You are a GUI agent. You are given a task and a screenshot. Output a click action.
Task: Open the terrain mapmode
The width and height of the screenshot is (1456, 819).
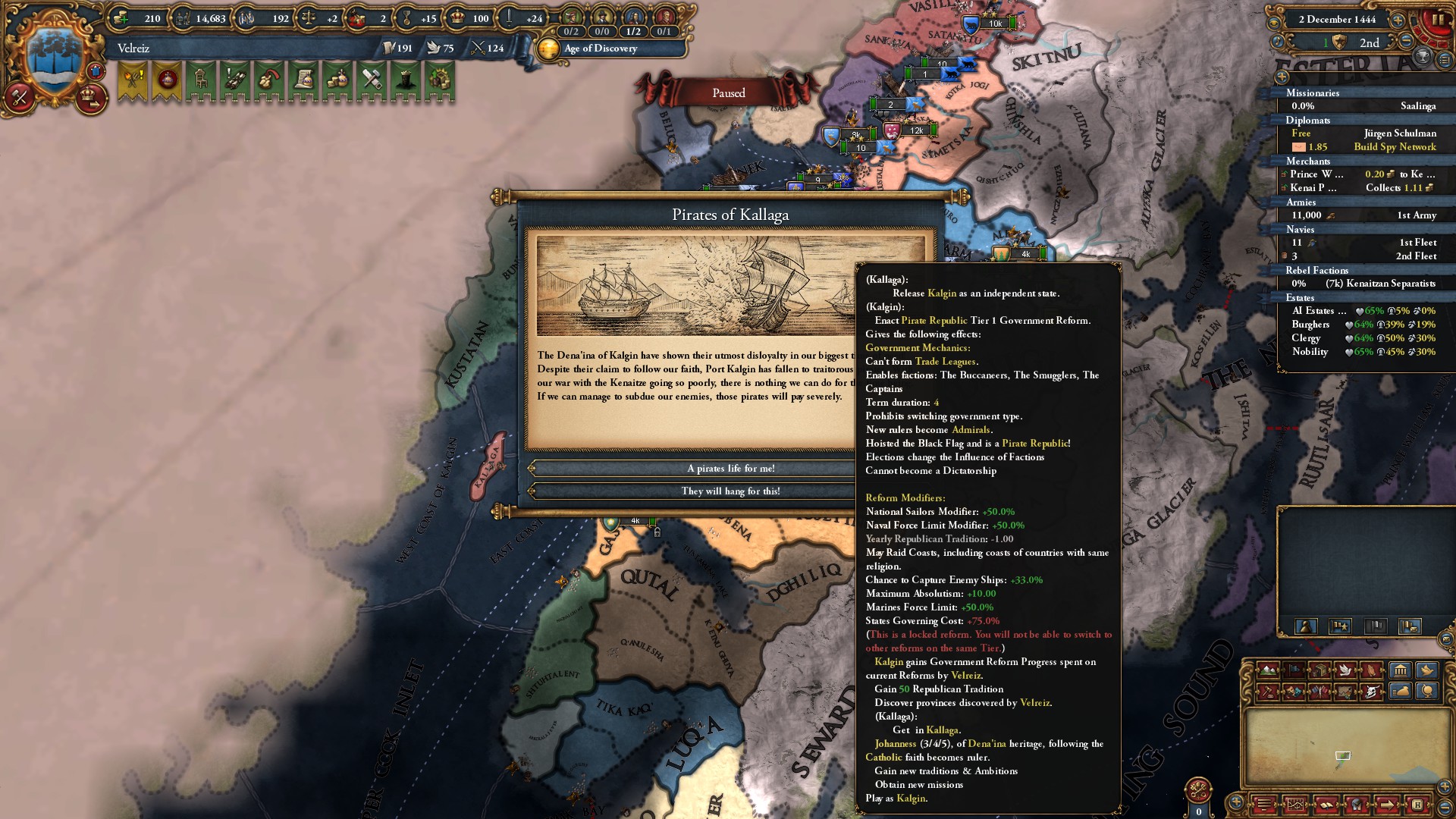(x=1266, y=670)
